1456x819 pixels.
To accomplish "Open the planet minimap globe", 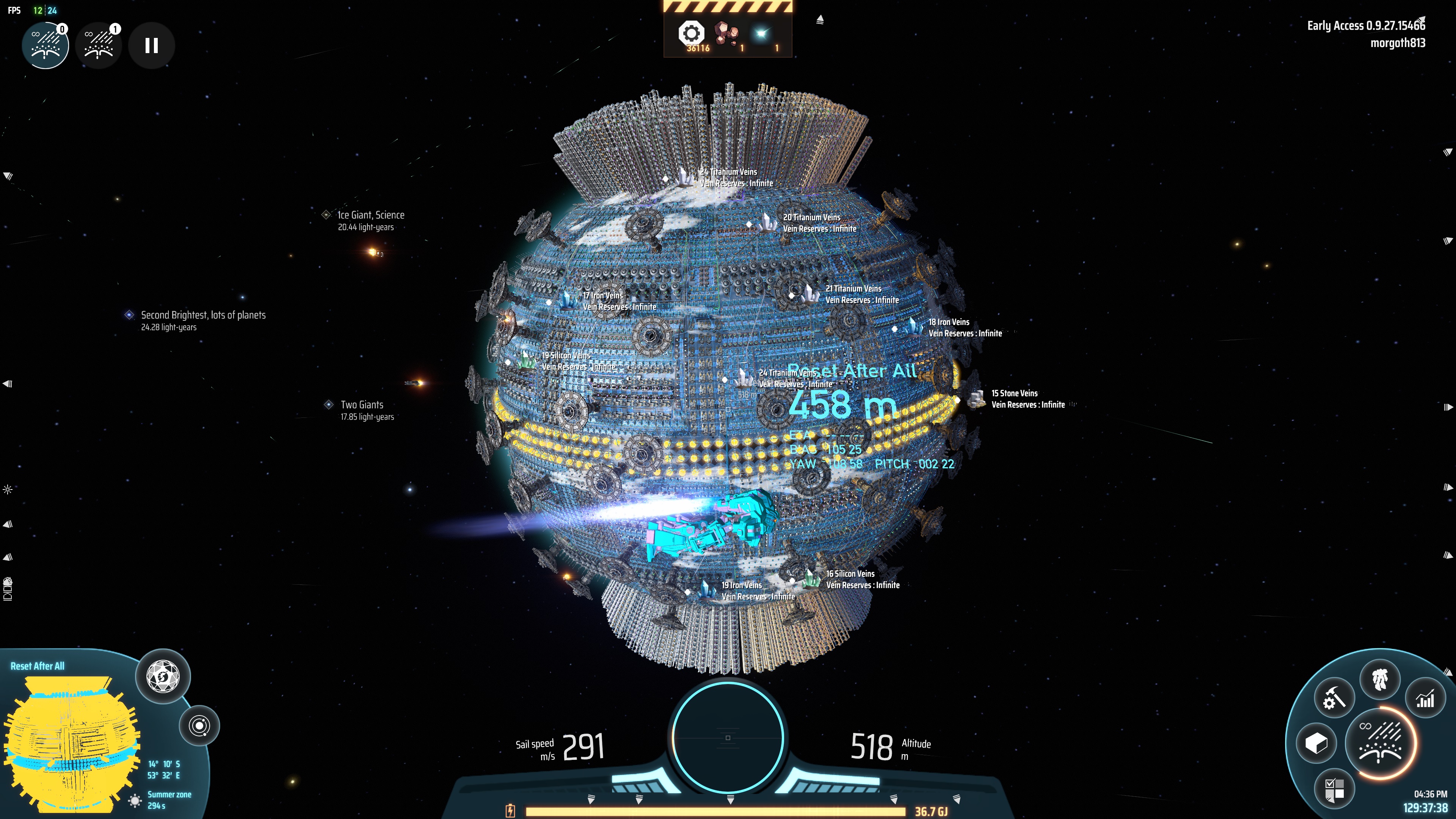I will [x=71, y=741].
